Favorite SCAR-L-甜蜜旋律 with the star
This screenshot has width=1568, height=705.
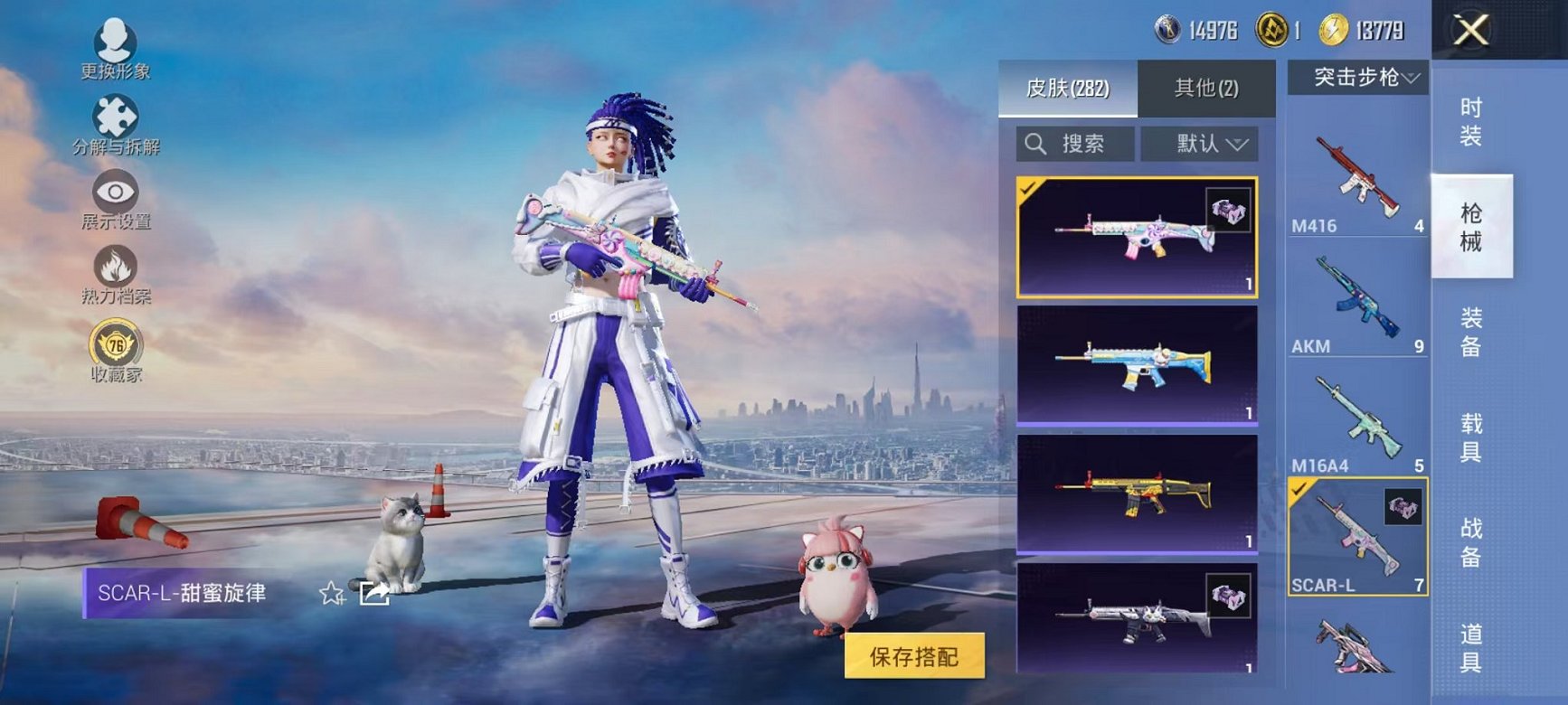[x=332, y=595]
